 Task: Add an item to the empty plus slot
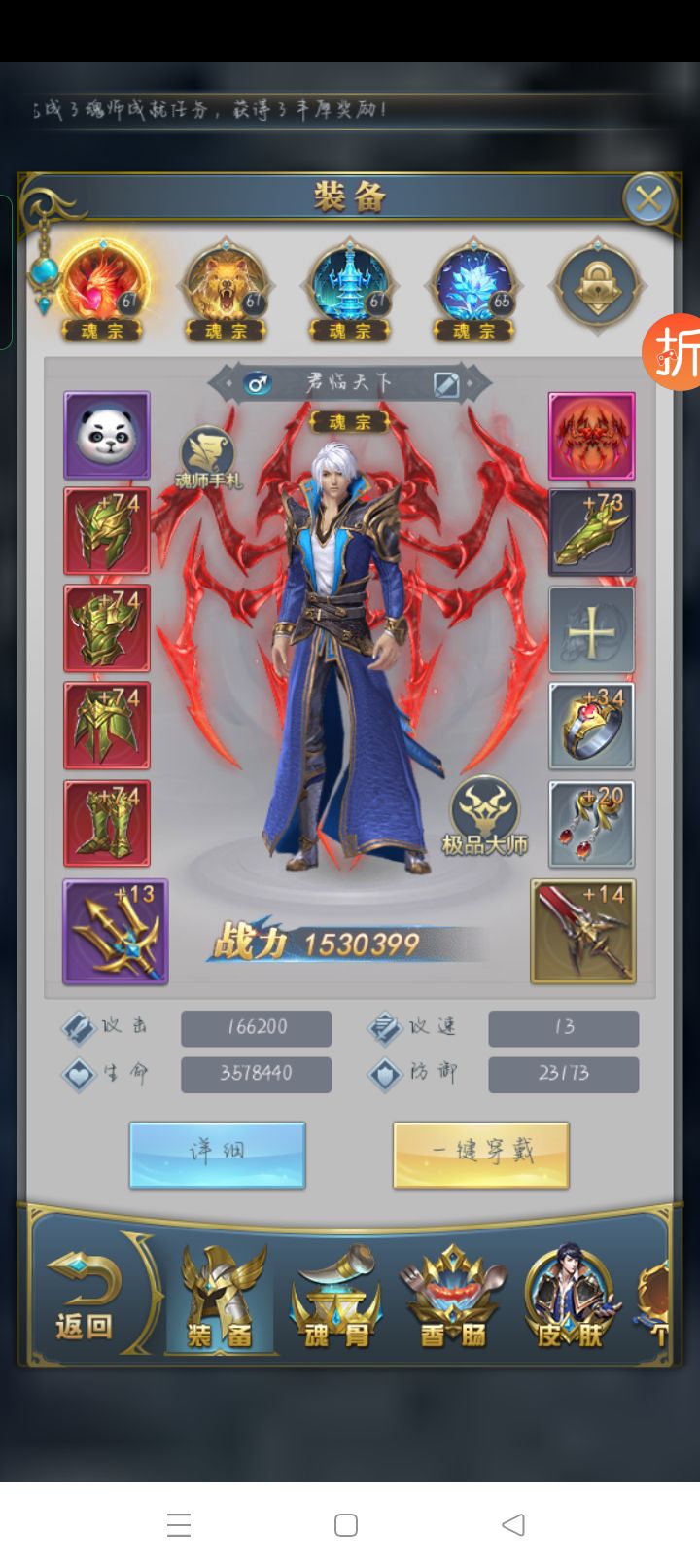(x=591, y=629)
